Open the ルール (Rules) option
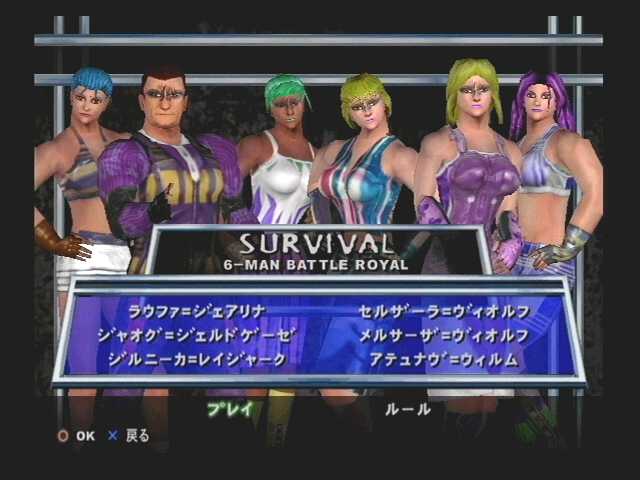The height and width of the screenshot is (480, 640). tap(408, 408)
